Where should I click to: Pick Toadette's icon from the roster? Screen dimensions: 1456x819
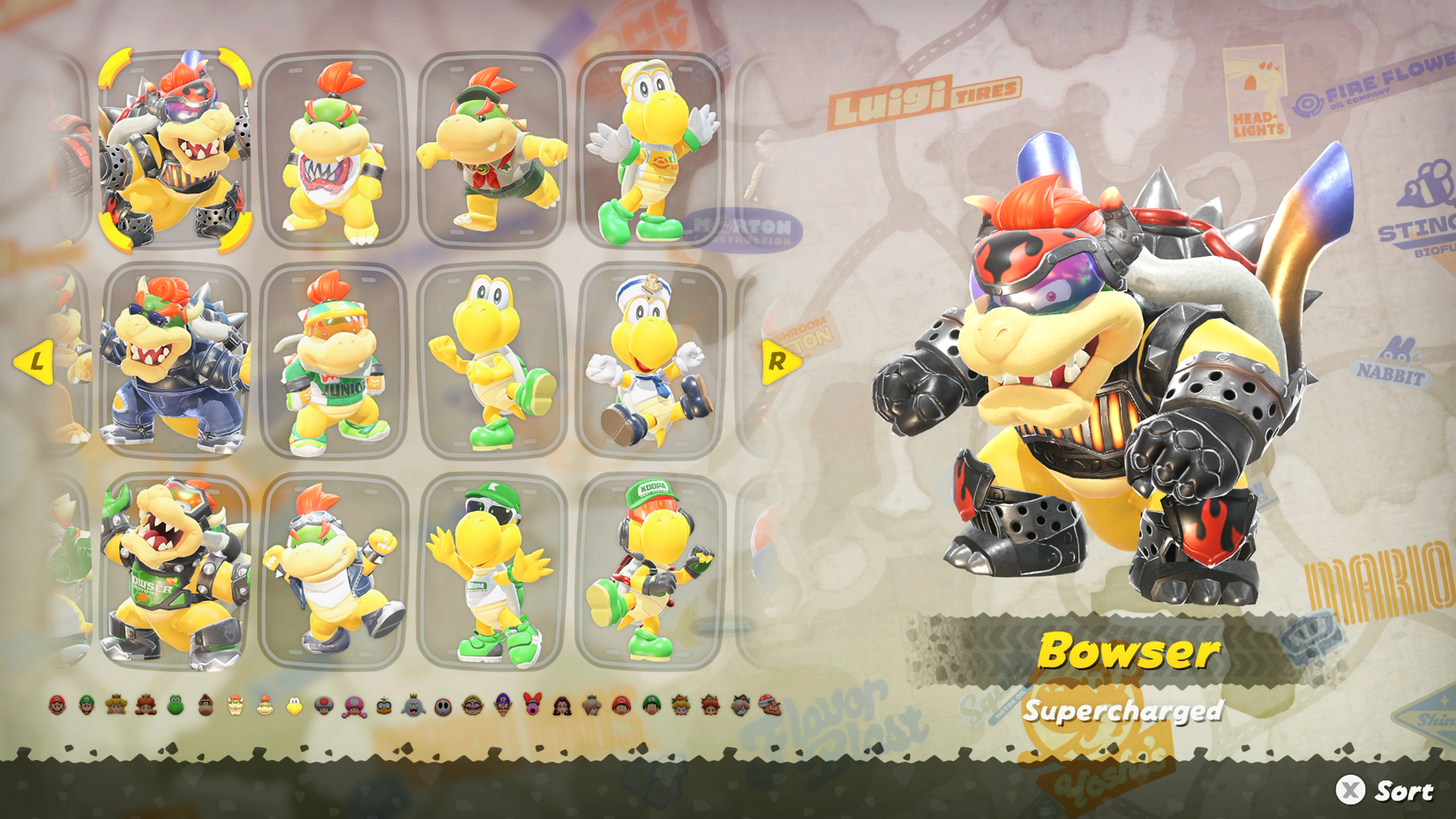point(354,706)
